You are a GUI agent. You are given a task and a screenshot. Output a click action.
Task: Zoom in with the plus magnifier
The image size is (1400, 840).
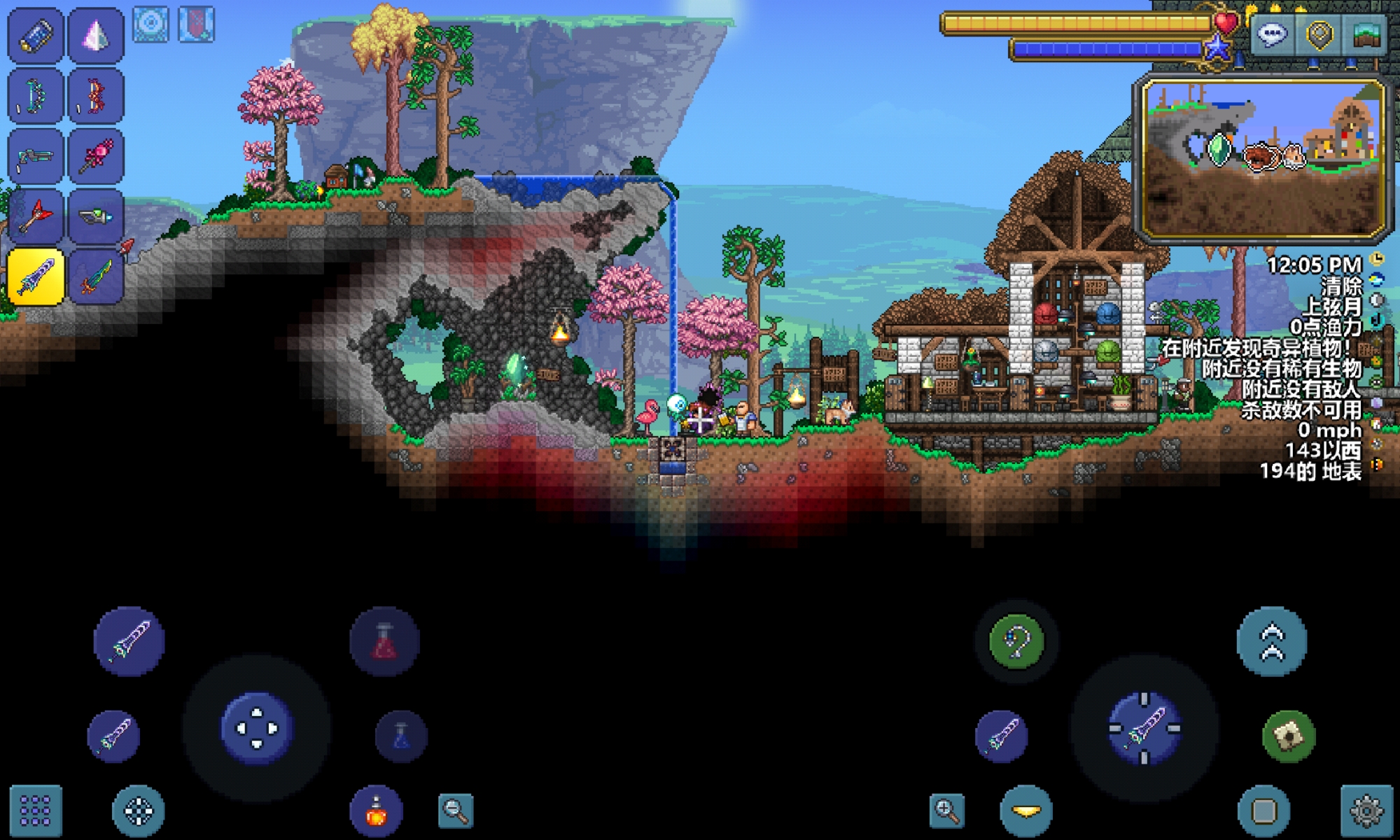946,811
